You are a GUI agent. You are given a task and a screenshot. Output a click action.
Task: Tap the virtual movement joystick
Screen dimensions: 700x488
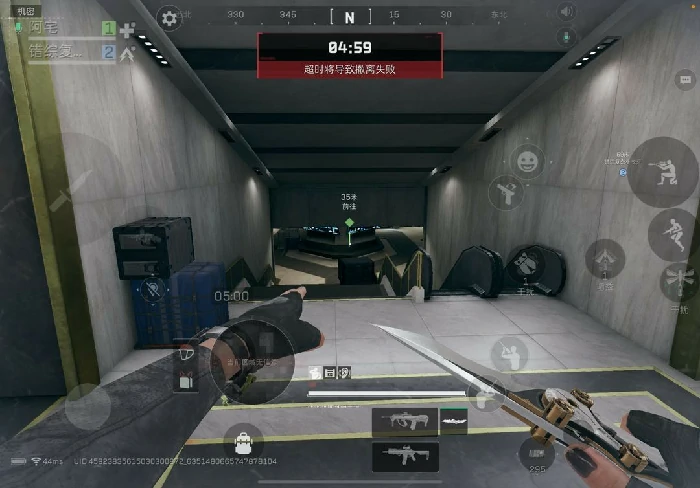88,405
